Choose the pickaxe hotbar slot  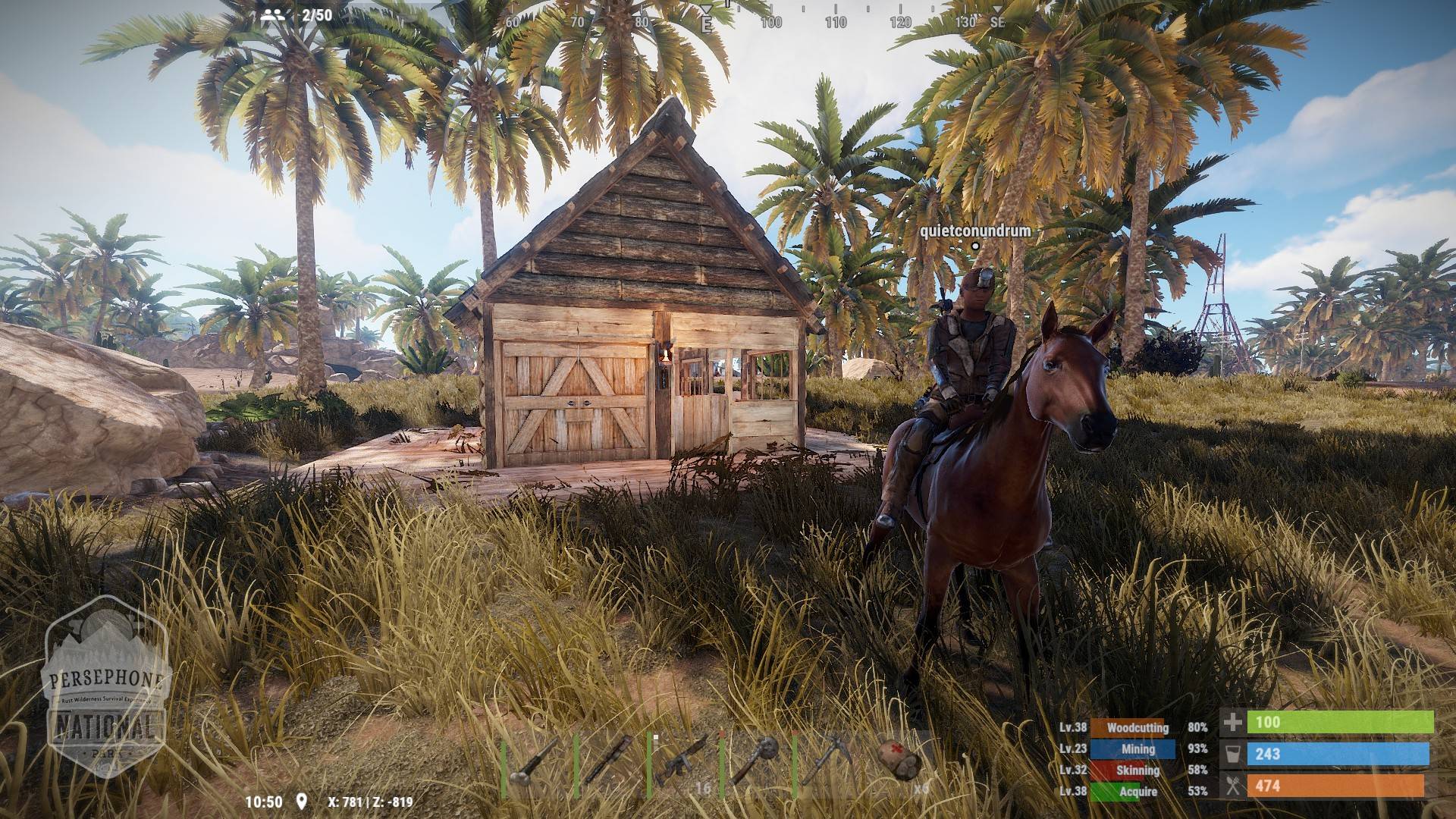coord(826,763)
